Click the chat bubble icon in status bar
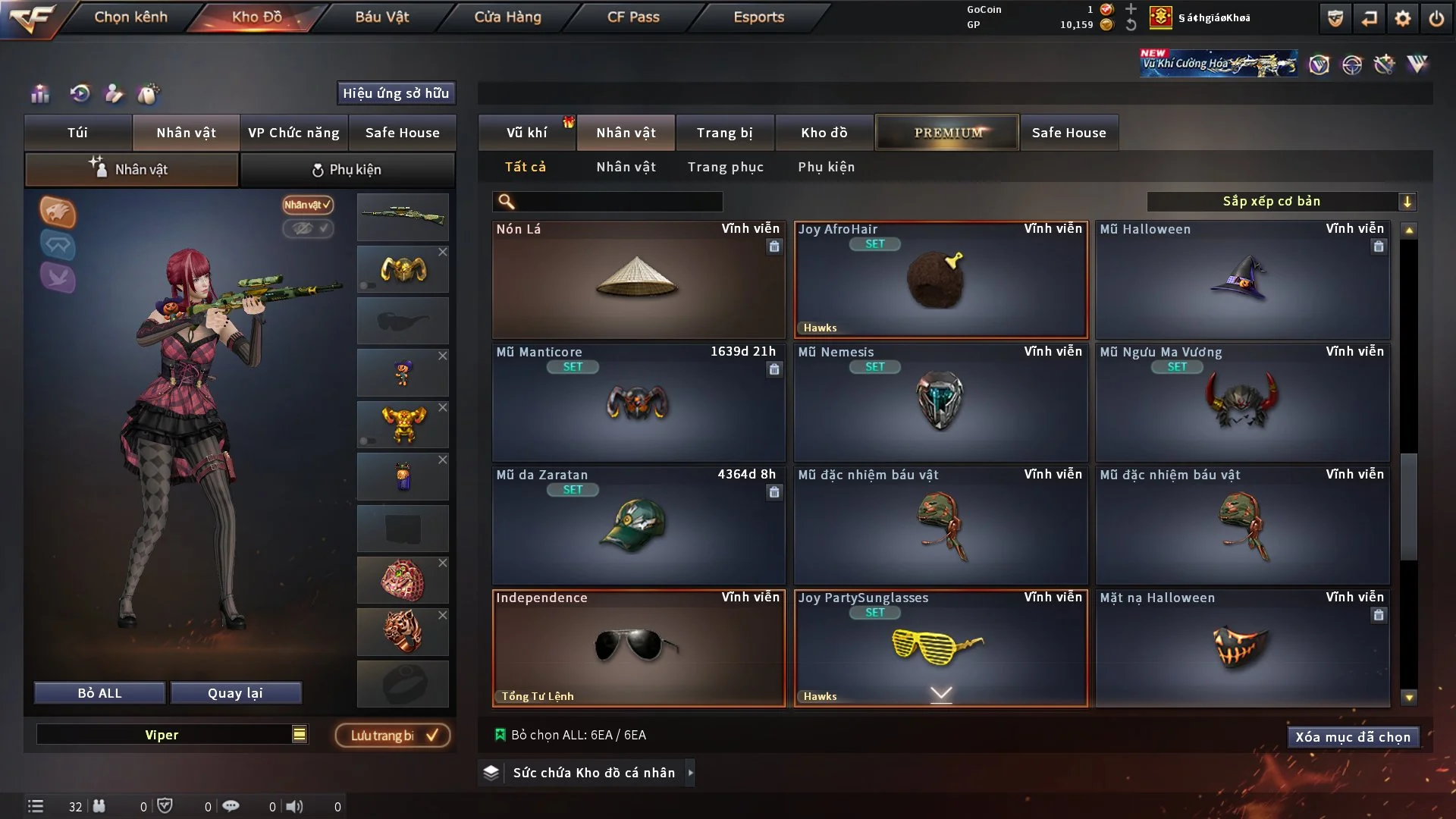Image resolution: width=1456 pixels, height=819 pixels. click(231, 806)
